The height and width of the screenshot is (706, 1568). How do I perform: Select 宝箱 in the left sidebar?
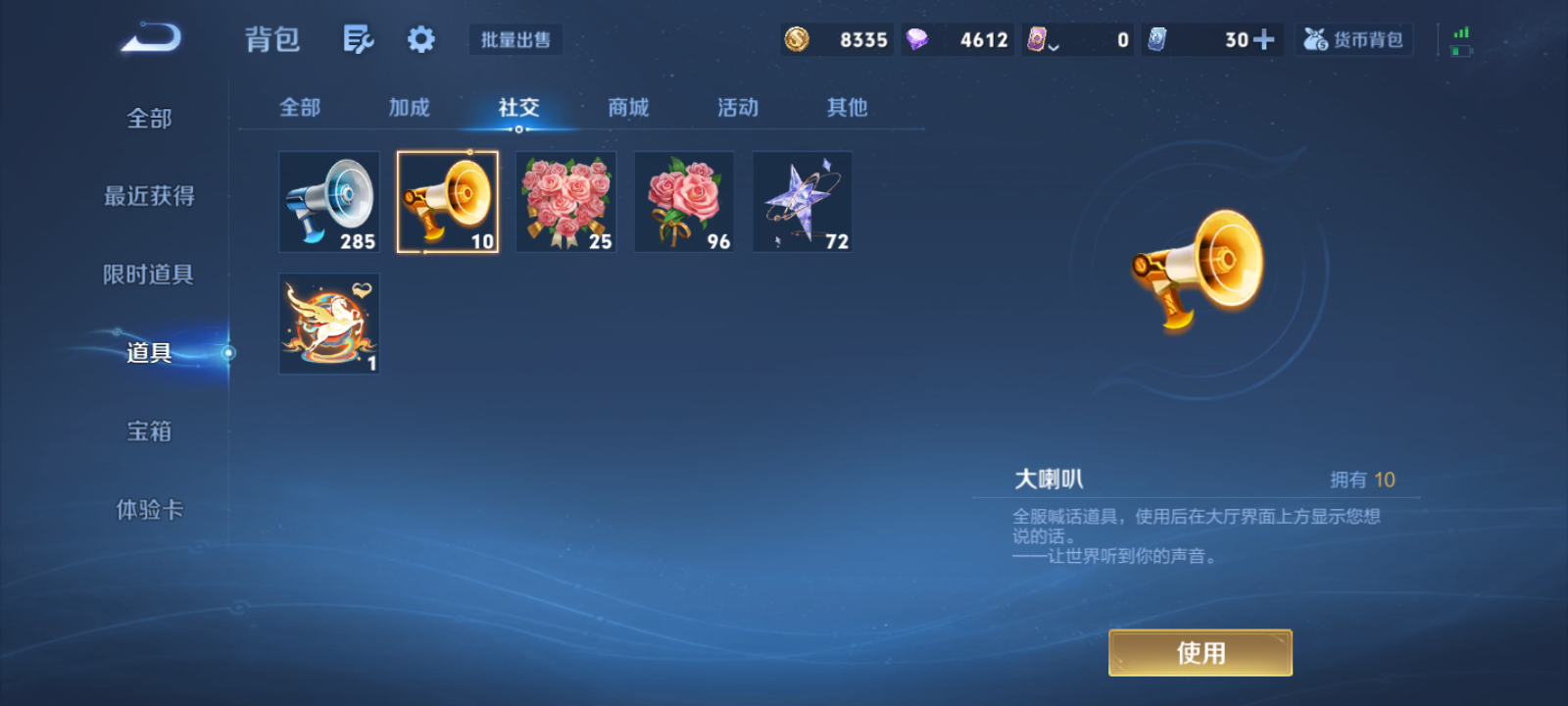click(150, 431)
